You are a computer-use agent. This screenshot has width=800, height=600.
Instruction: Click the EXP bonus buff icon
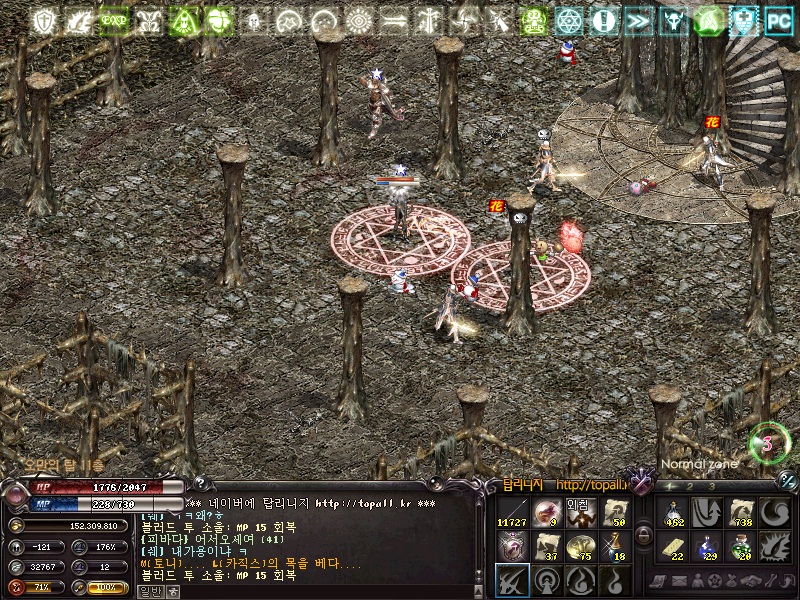pyautogui.click(x=113, y=20)
